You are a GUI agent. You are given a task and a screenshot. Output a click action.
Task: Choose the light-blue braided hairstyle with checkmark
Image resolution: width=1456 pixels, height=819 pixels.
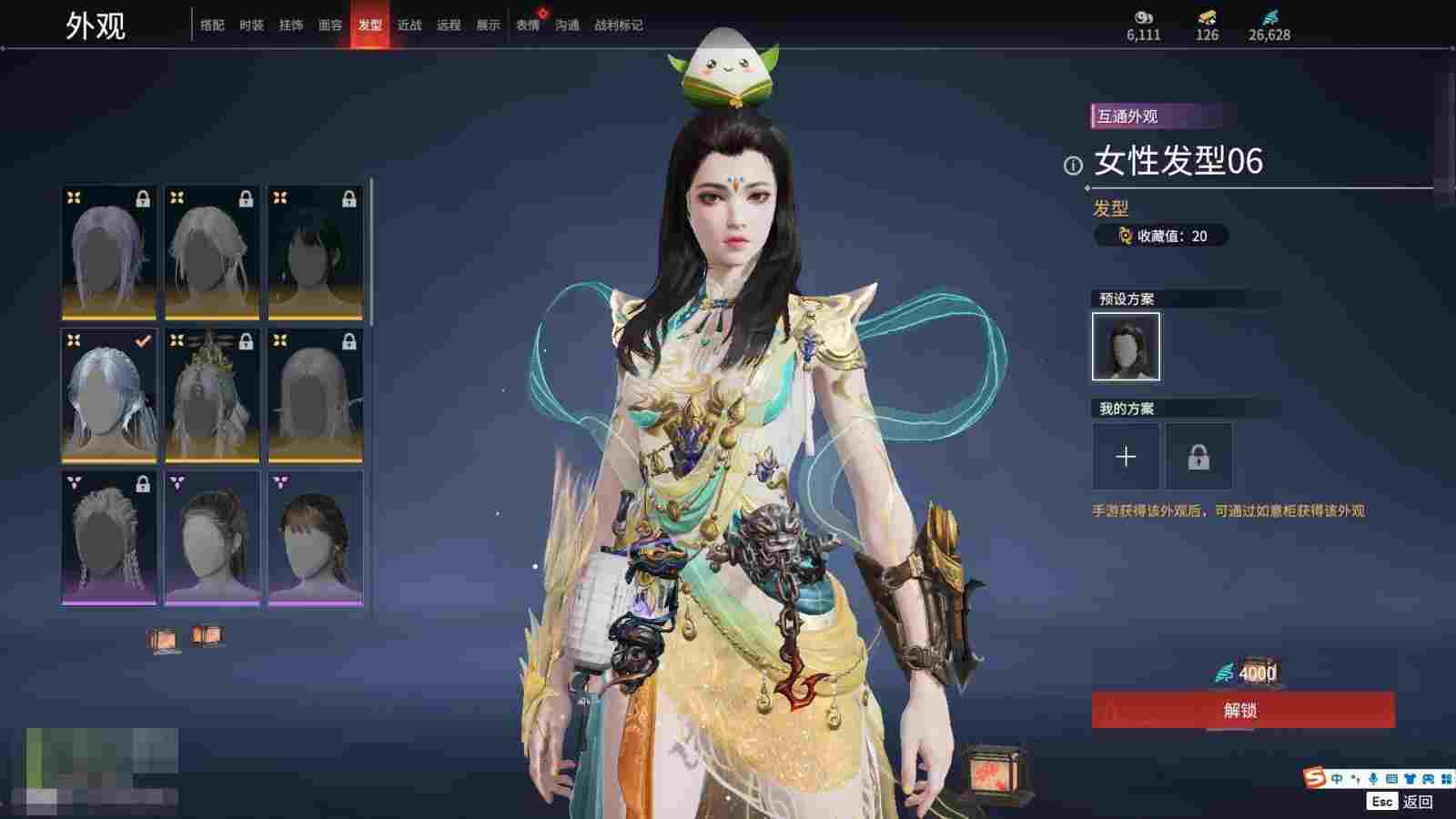point(108,396)
